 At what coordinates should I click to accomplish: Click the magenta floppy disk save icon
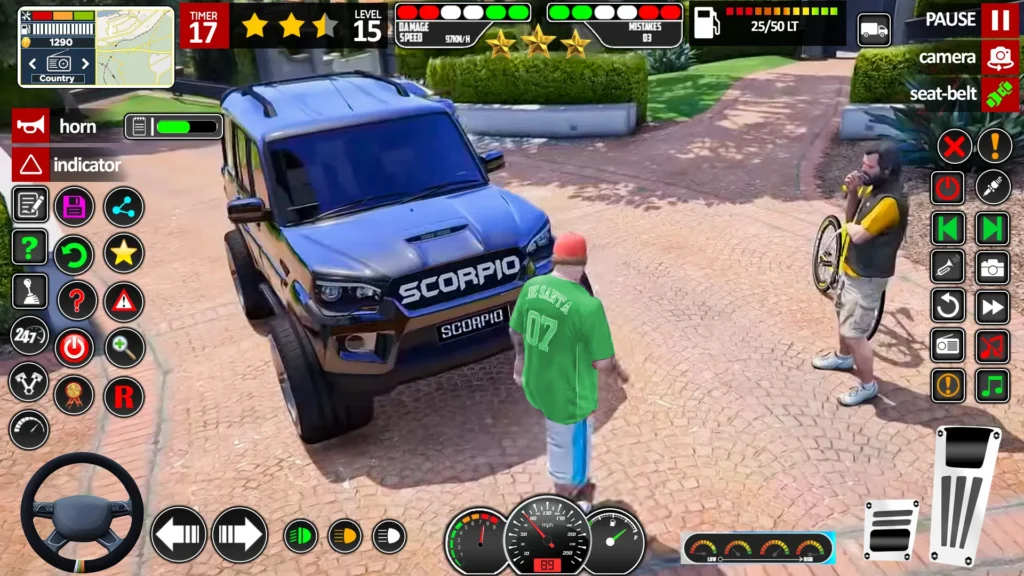74,207
